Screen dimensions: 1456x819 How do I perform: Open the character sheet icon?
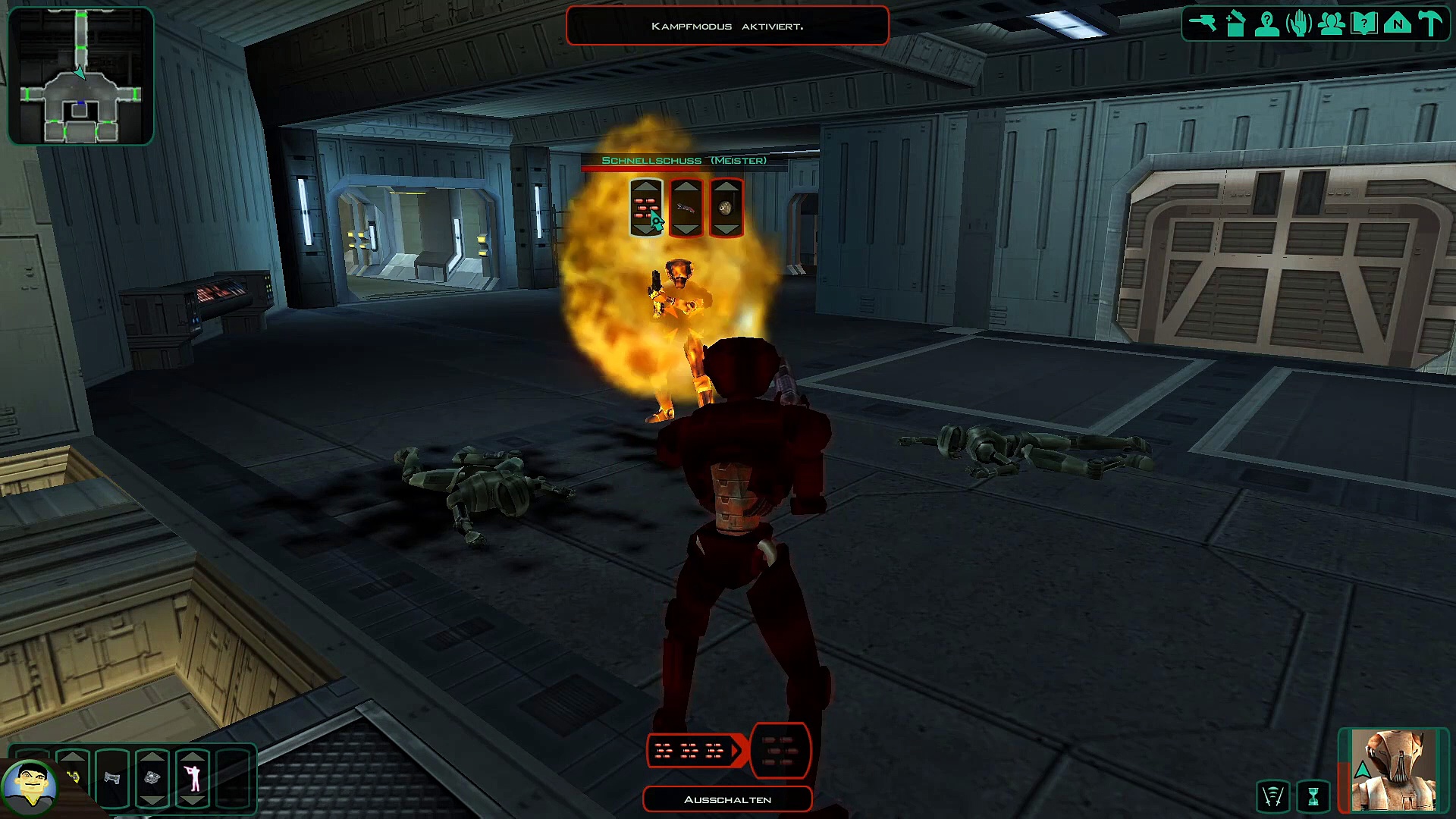[x=1267, y=23]
